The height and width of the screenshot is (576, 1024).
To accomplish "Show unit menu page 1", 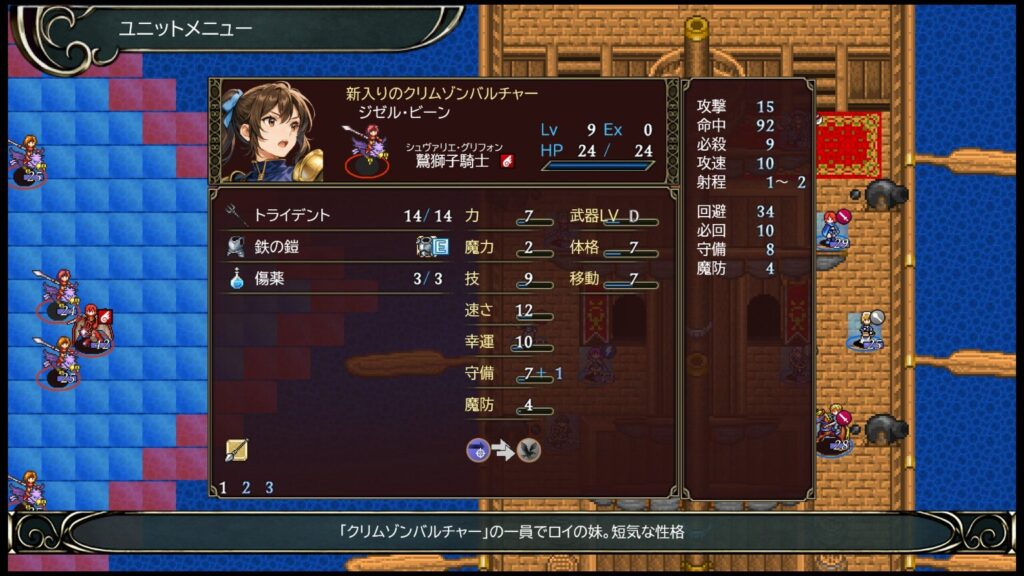I will click(x=223, y=488).
